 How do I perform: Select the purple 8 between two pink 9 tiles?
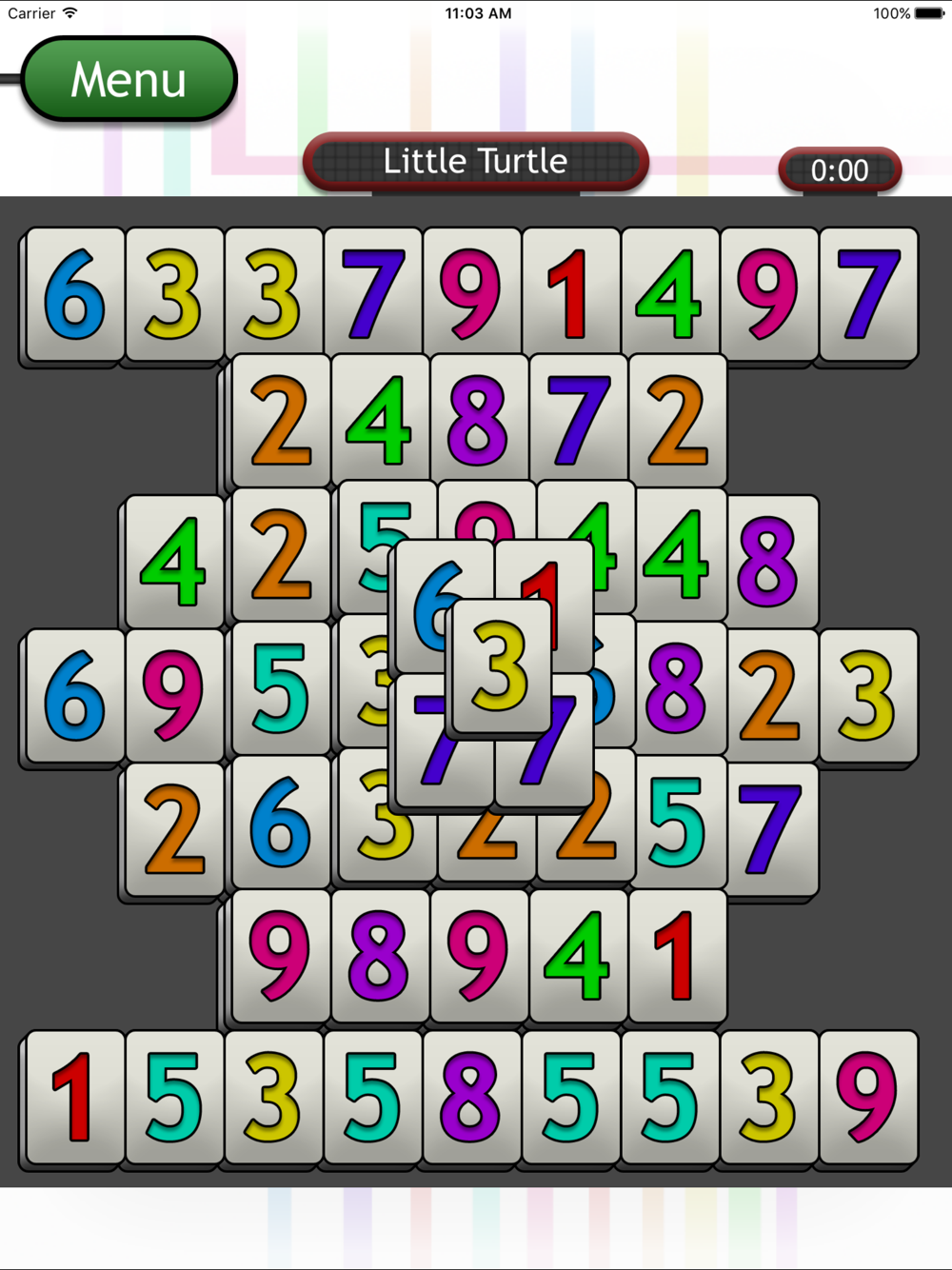click(x=380, y=955)
